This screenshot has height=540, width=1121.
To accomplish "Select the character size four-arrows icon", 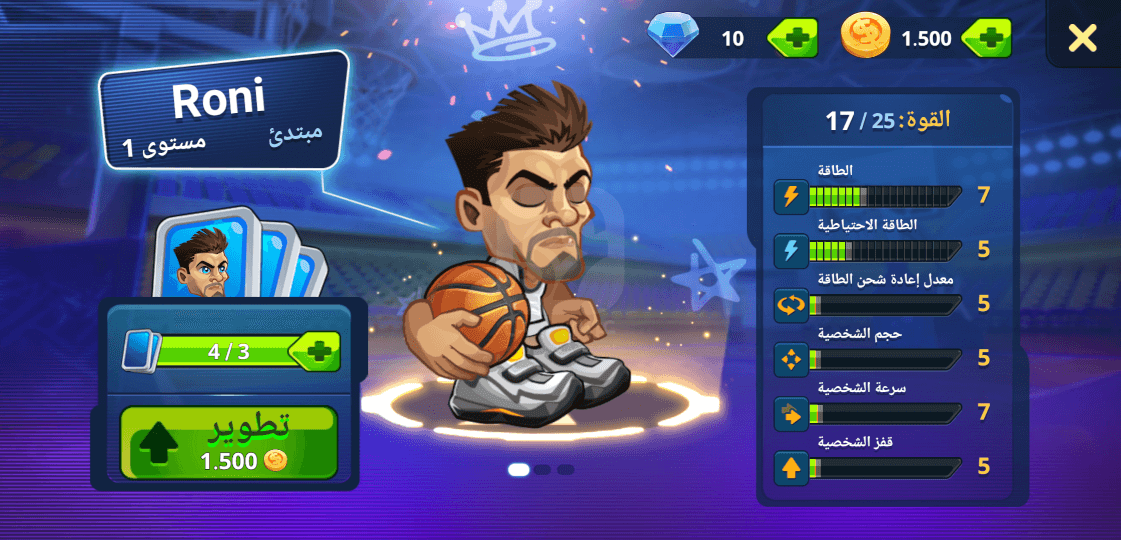I will coord(791,358).
